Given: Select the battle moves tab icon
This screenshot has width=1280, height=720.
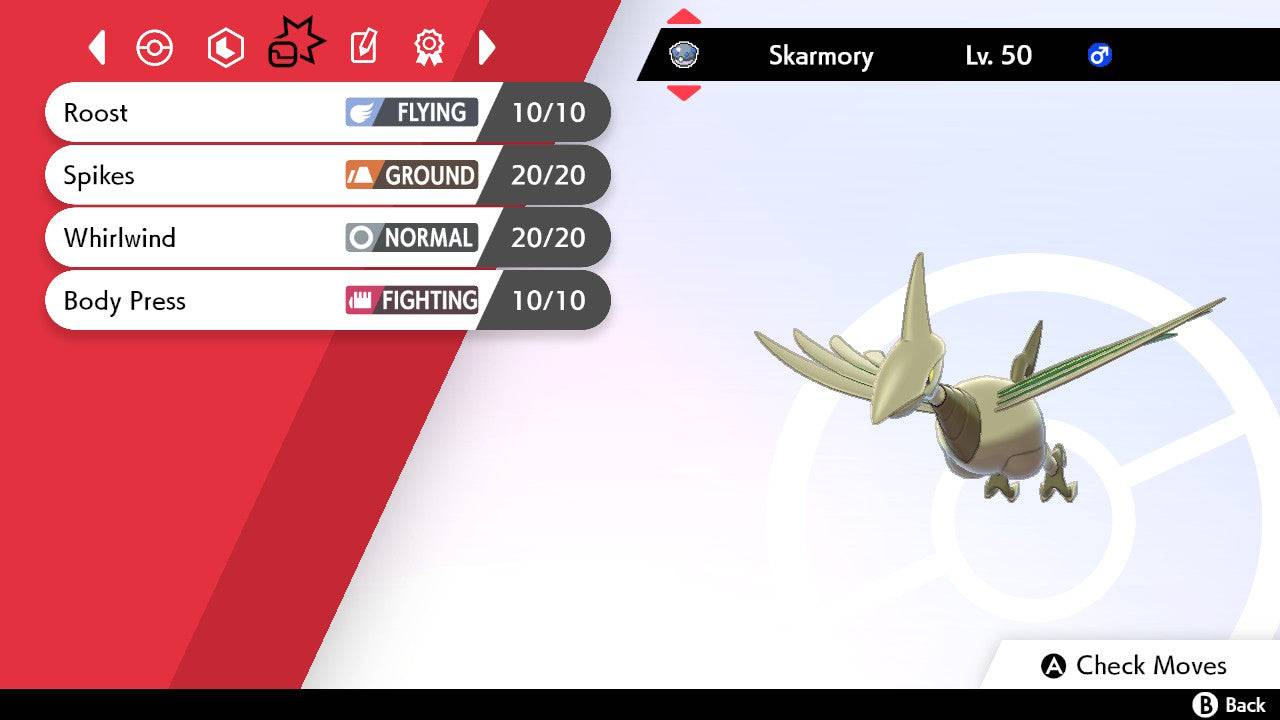Looking at the screenshot, I should click(x=295, y=46).
